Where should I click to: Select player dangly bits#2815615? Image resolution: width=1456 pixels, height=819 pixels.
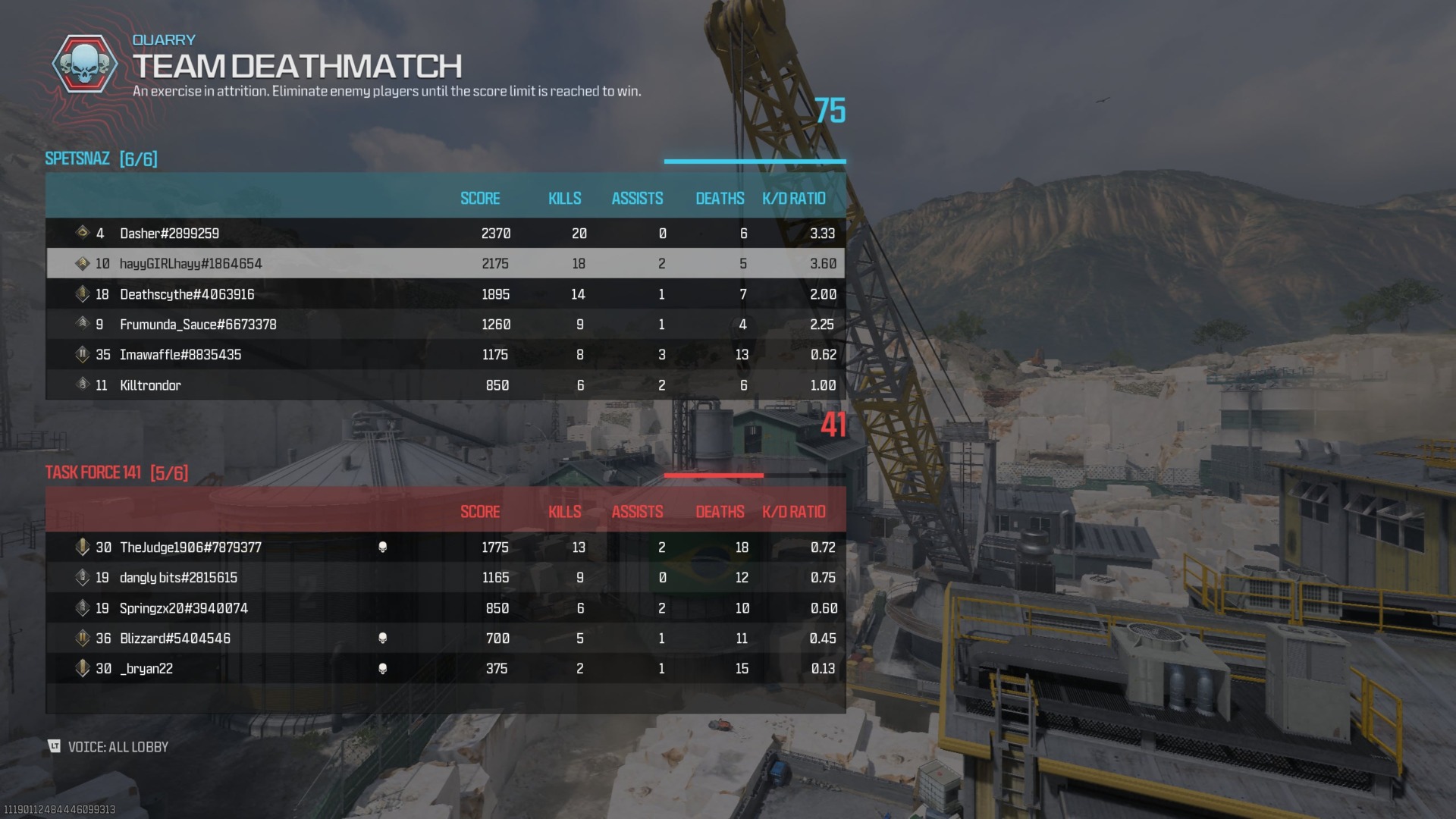tap(177, 577)
